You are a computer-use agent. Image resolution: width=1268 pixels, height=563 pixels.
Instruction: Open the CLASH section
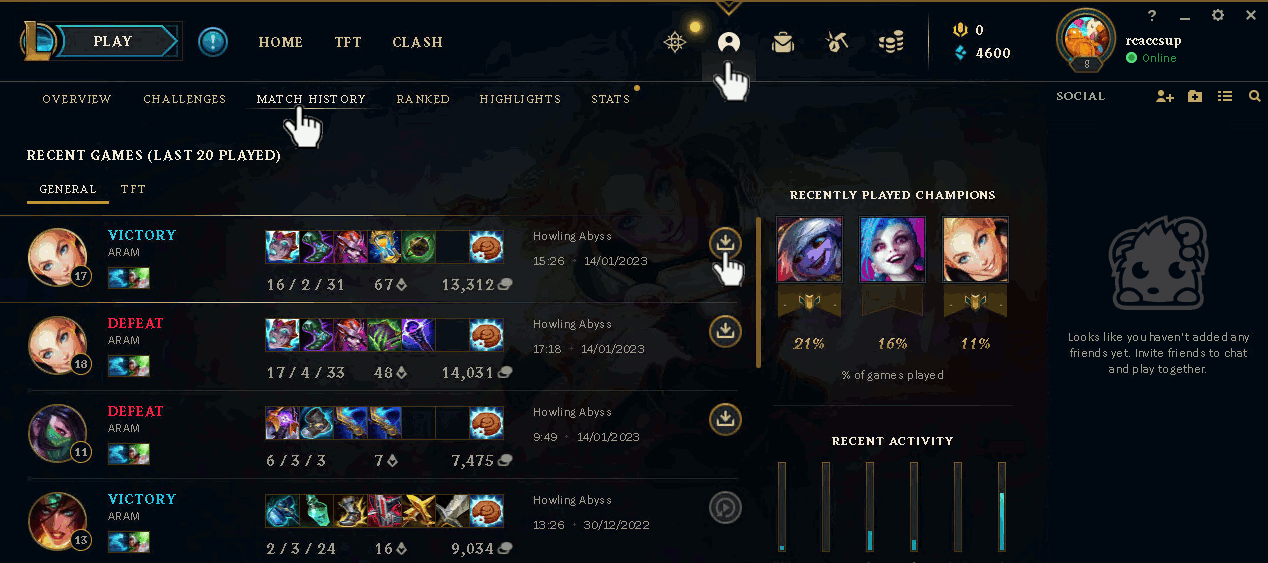(x=417, y=42)
